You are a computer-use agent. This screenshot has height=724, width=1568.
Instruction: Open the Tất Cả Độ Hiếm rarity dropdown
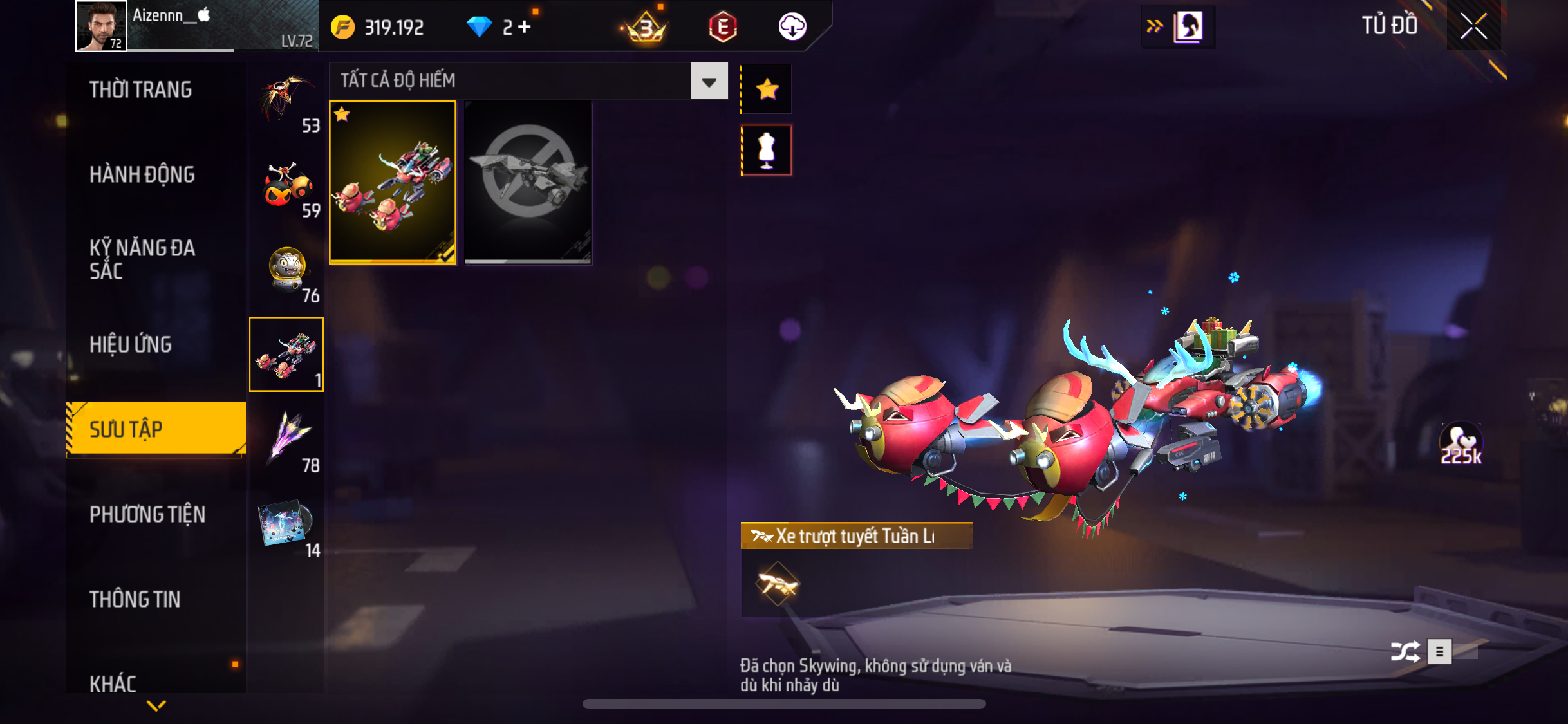tap(709, 81)
